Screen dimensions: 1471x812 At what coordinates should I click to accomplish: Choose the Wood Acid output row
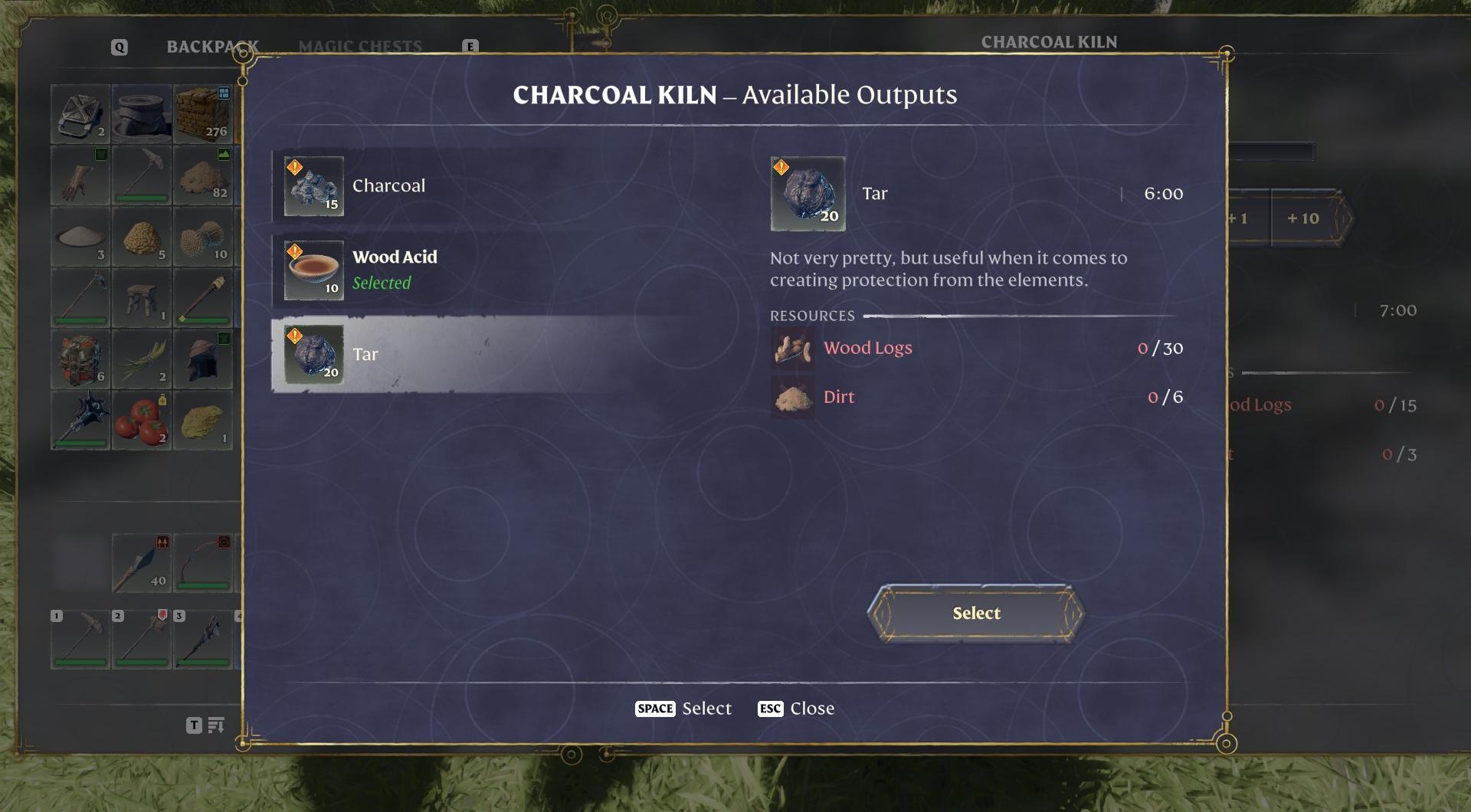pyautogui.click(x=460, y=270)
